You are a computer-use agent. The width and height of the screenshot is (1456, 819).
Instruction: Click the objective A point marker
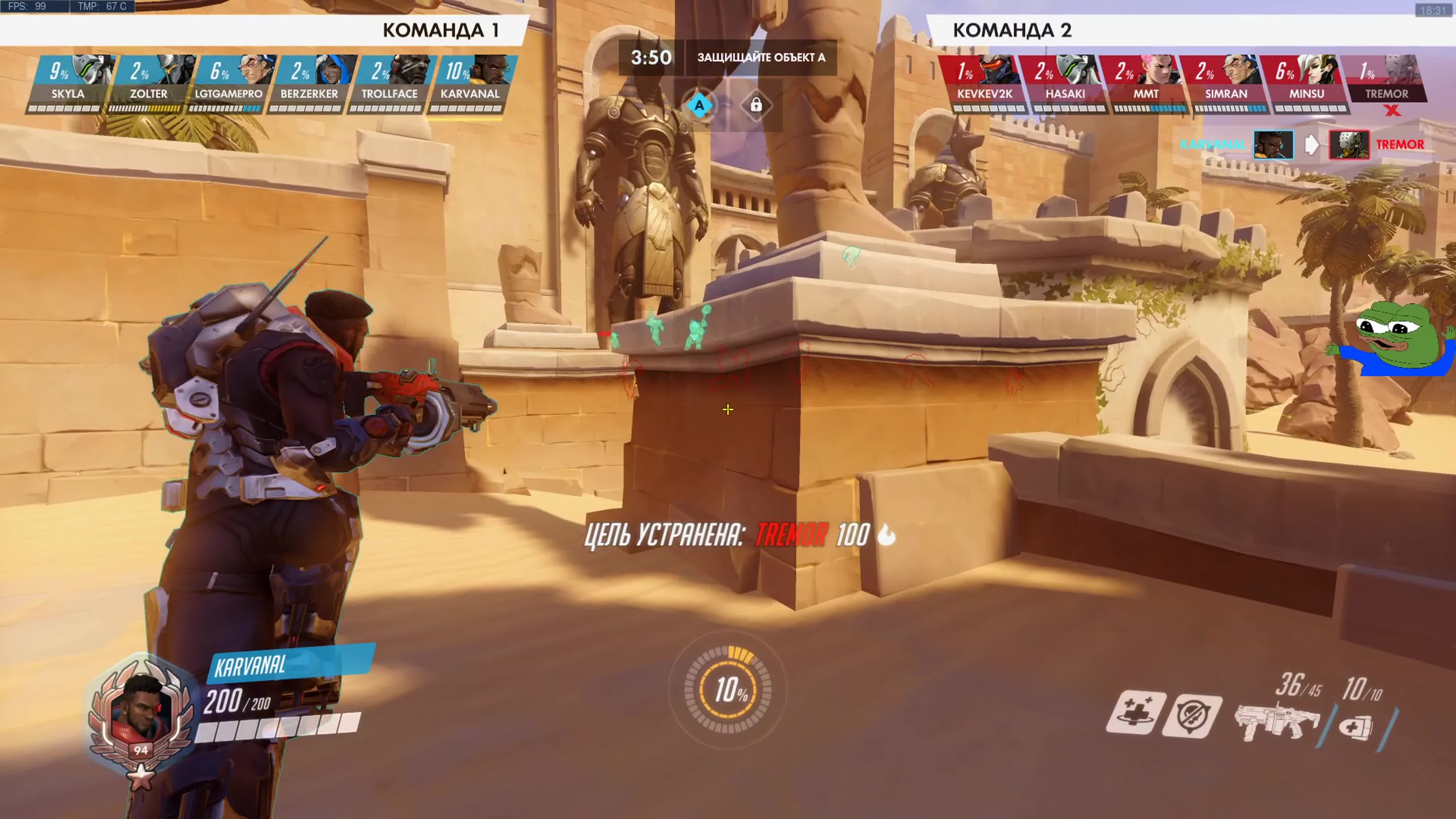coord(699,106)
